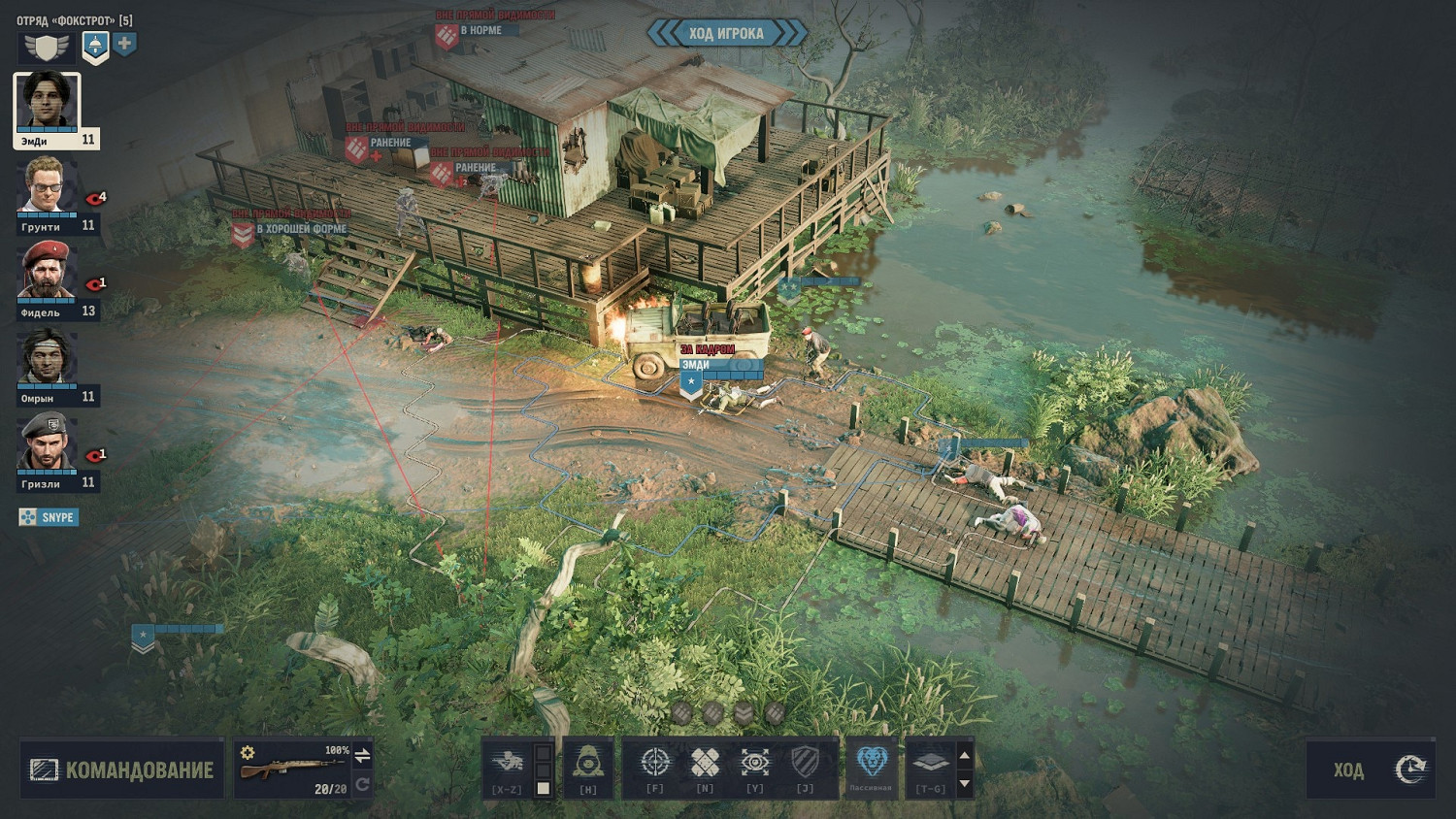Change stance with the prone soldier icon

pyautogui.click(x=508, y=764)
